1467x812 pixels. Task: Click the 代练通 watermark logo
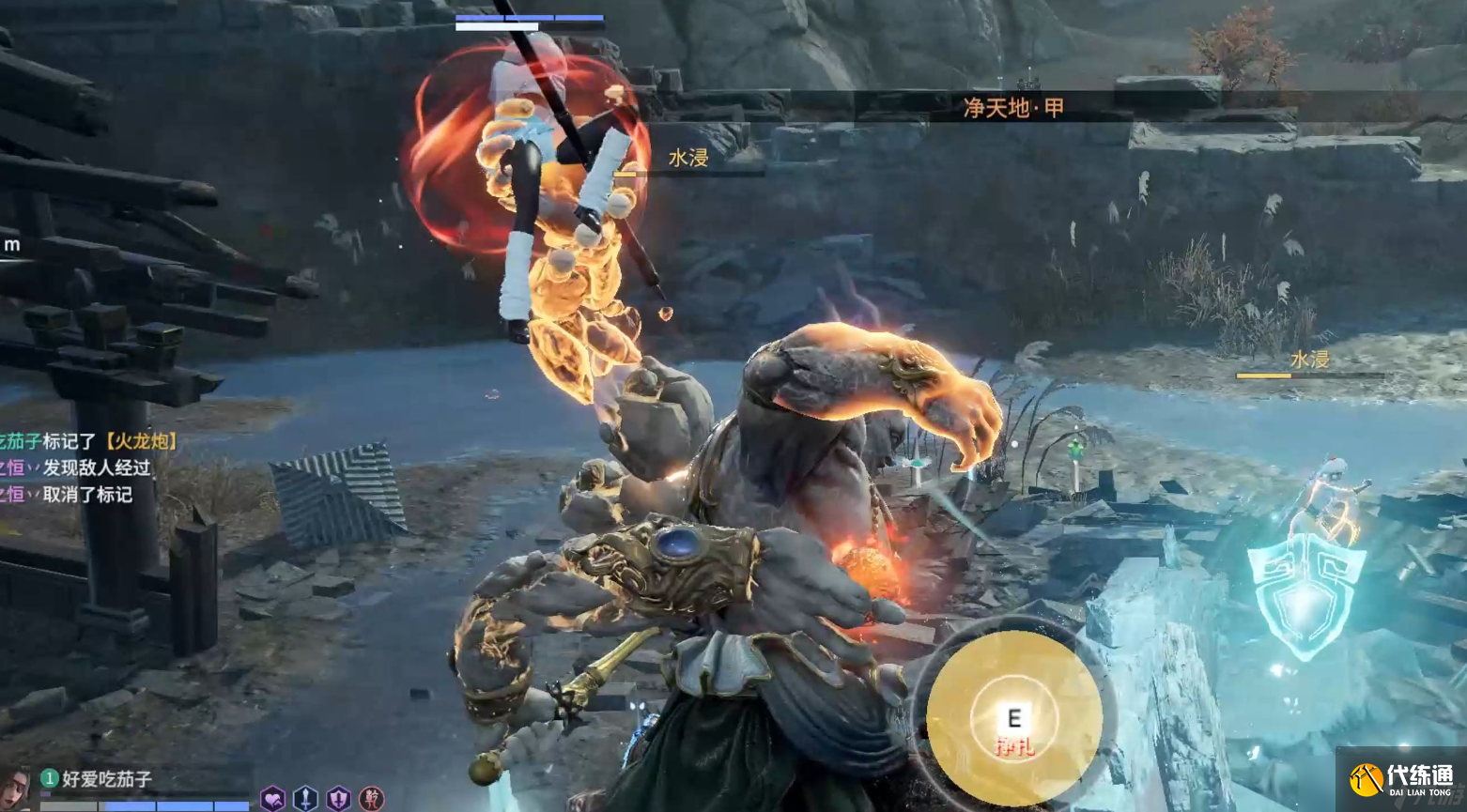tap(1400, 779)
